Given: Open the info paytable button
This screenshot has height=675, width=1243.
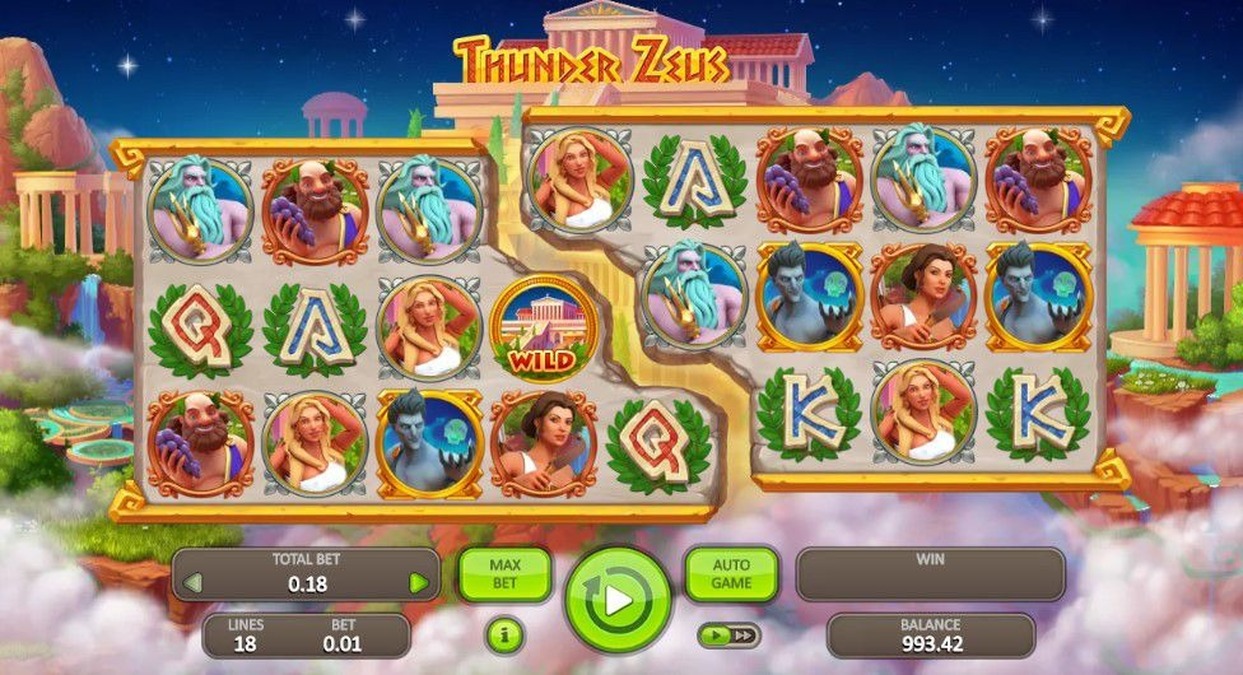Looking at the screenshot, I should [504, 635].
